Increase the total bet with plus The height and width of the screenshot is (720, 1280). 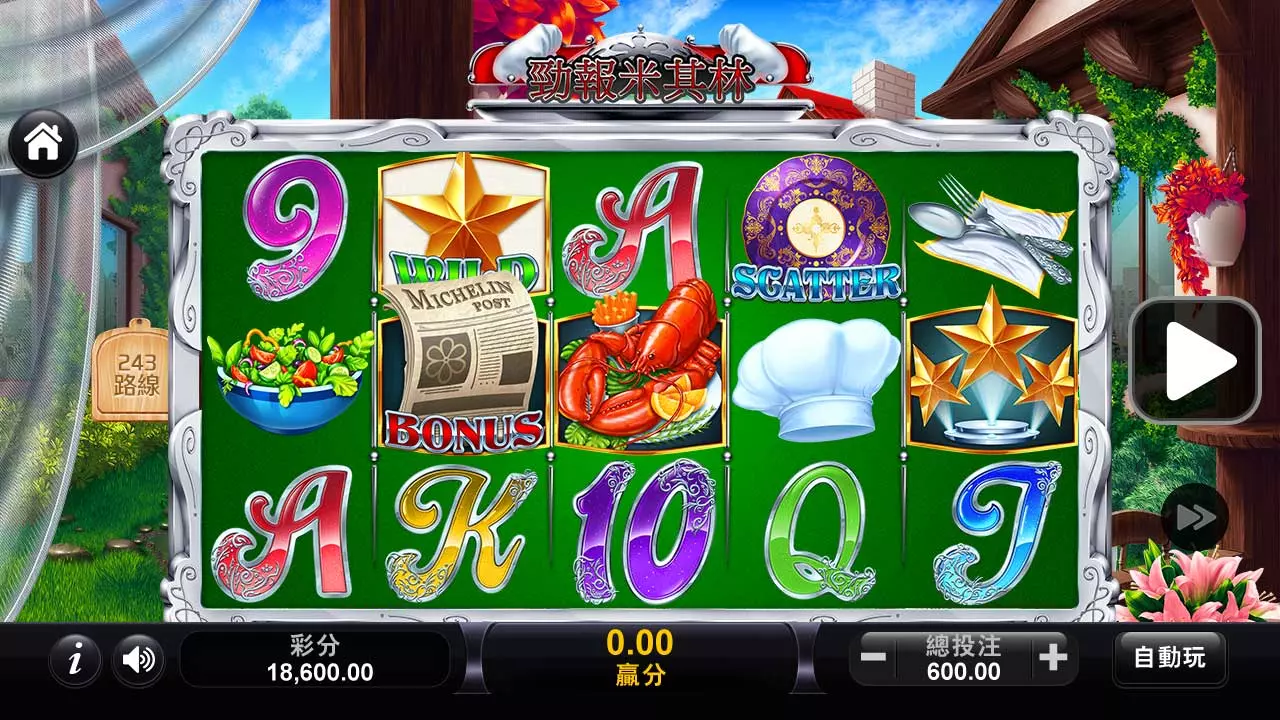[1053, 658]
